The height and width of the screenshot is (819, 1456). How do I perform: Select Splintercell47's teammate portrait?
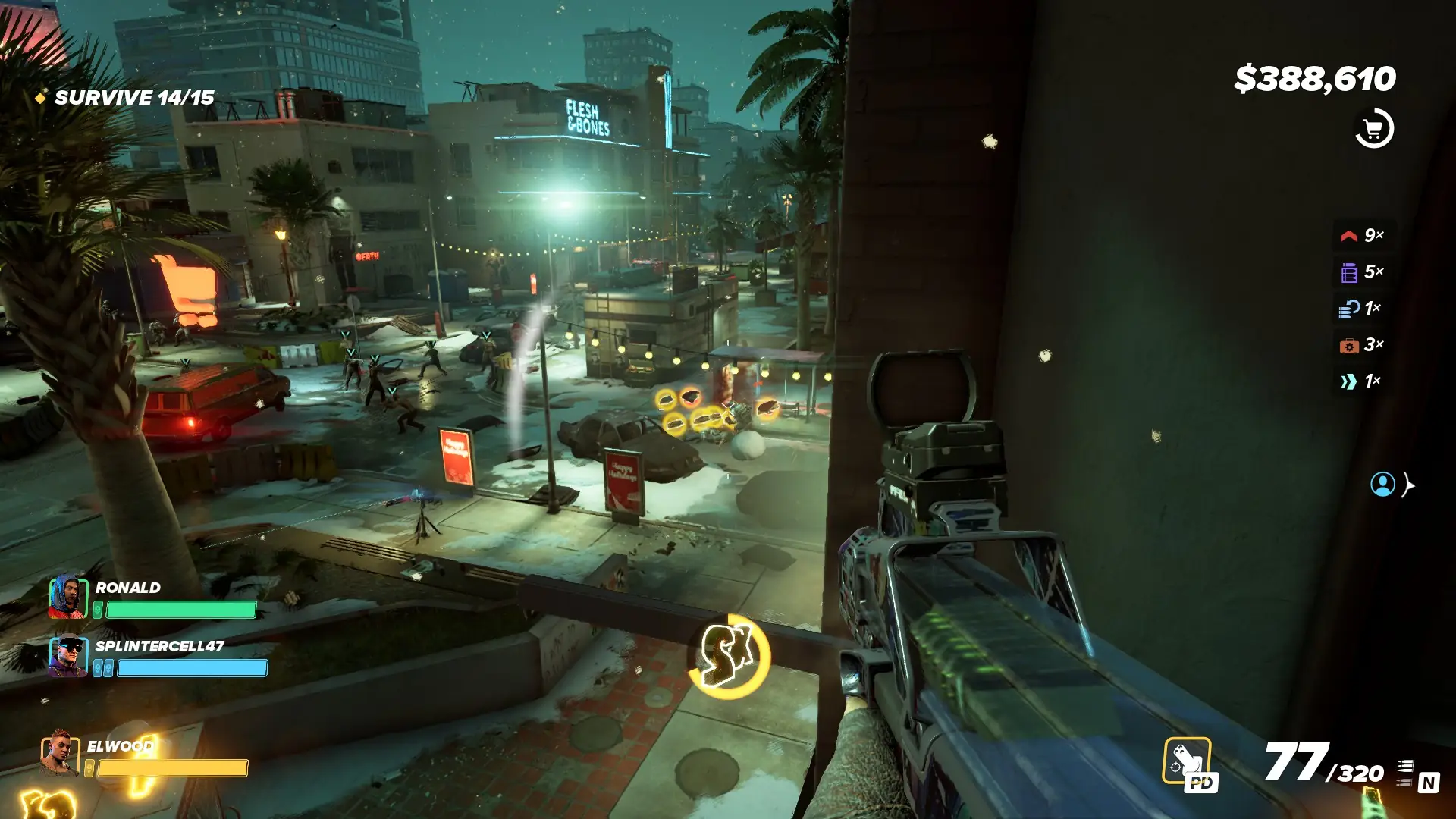67,656
